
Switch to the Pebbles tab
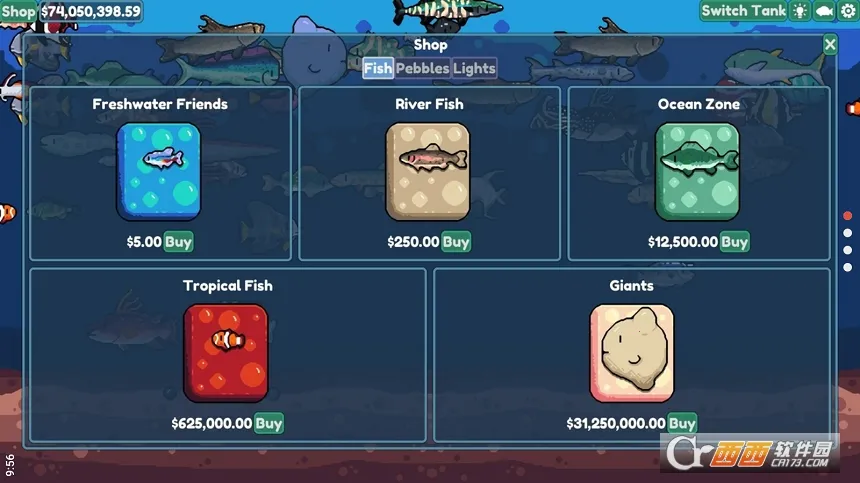pyautogui.click(x=422, y=68)
